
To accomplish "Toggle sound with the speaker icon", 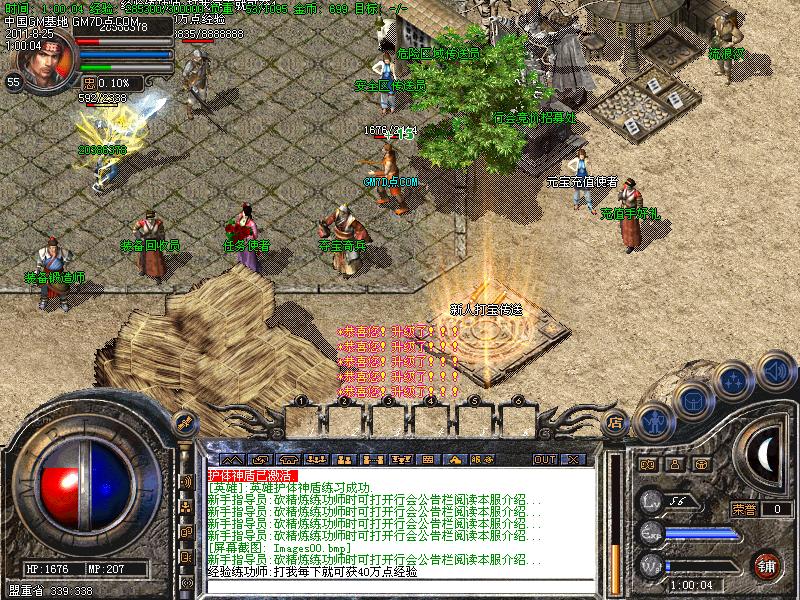I will [773, 370].
